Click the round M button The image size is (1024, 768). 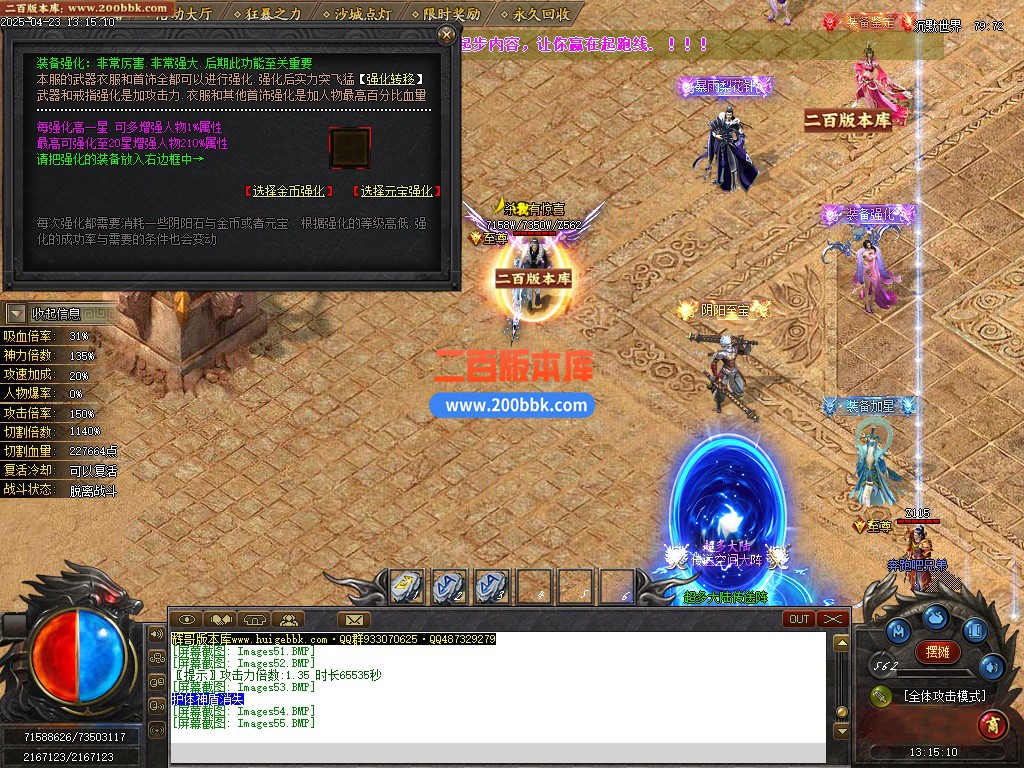click(897, 631)
